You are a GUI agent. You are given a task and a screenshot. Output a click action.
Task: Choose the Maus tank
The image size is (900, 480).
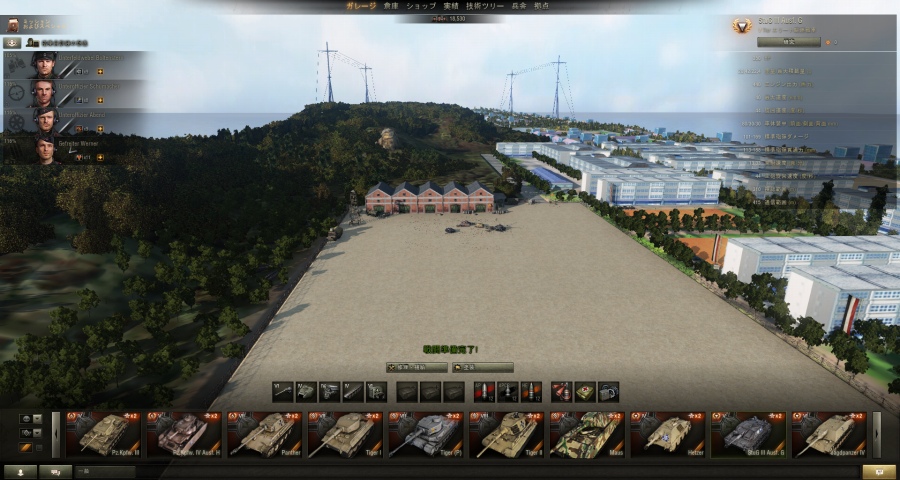point(587,435)
